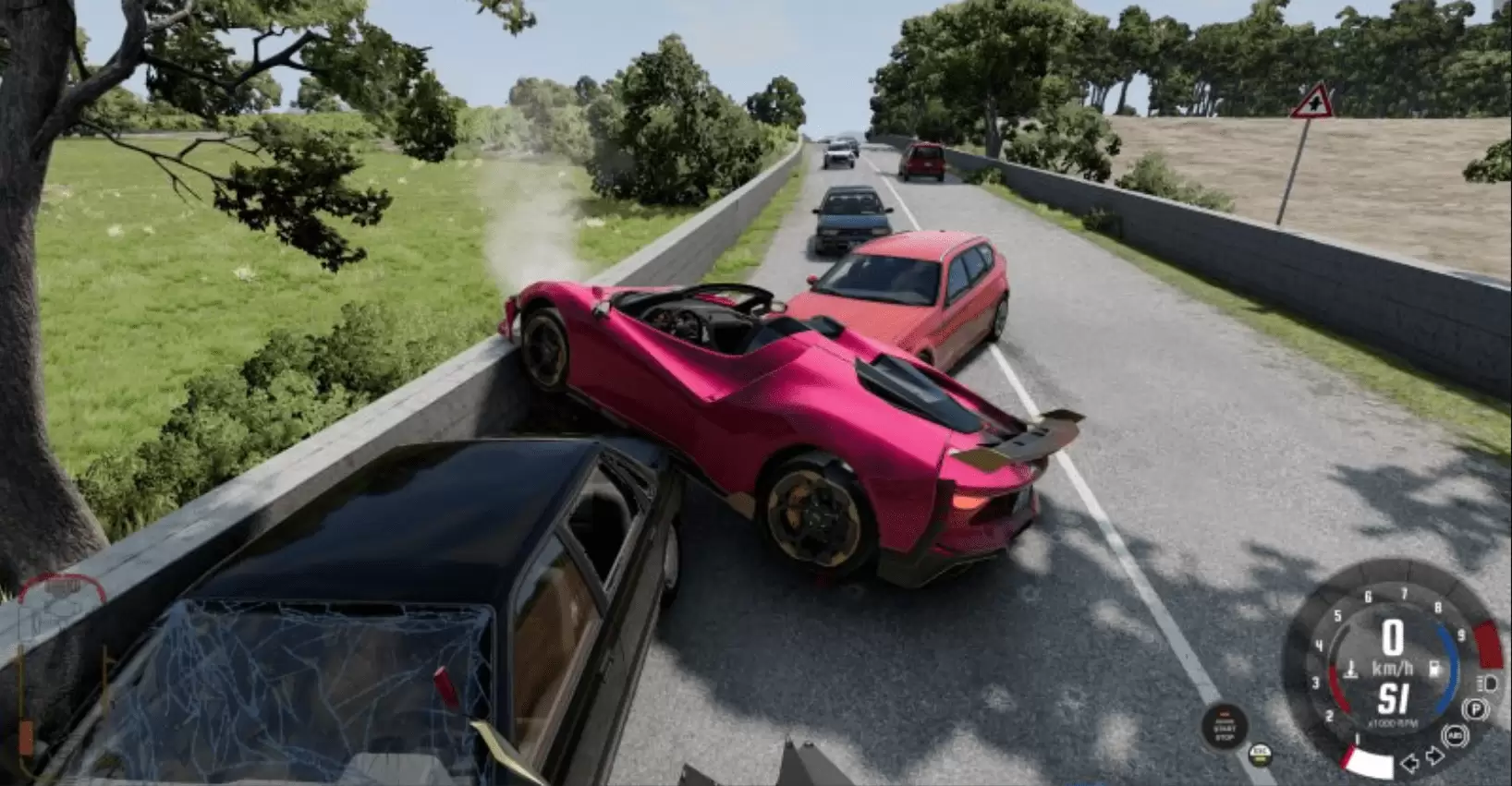
Task: Click the headlight indicator icon
Action: click(x=1487, y=683)
